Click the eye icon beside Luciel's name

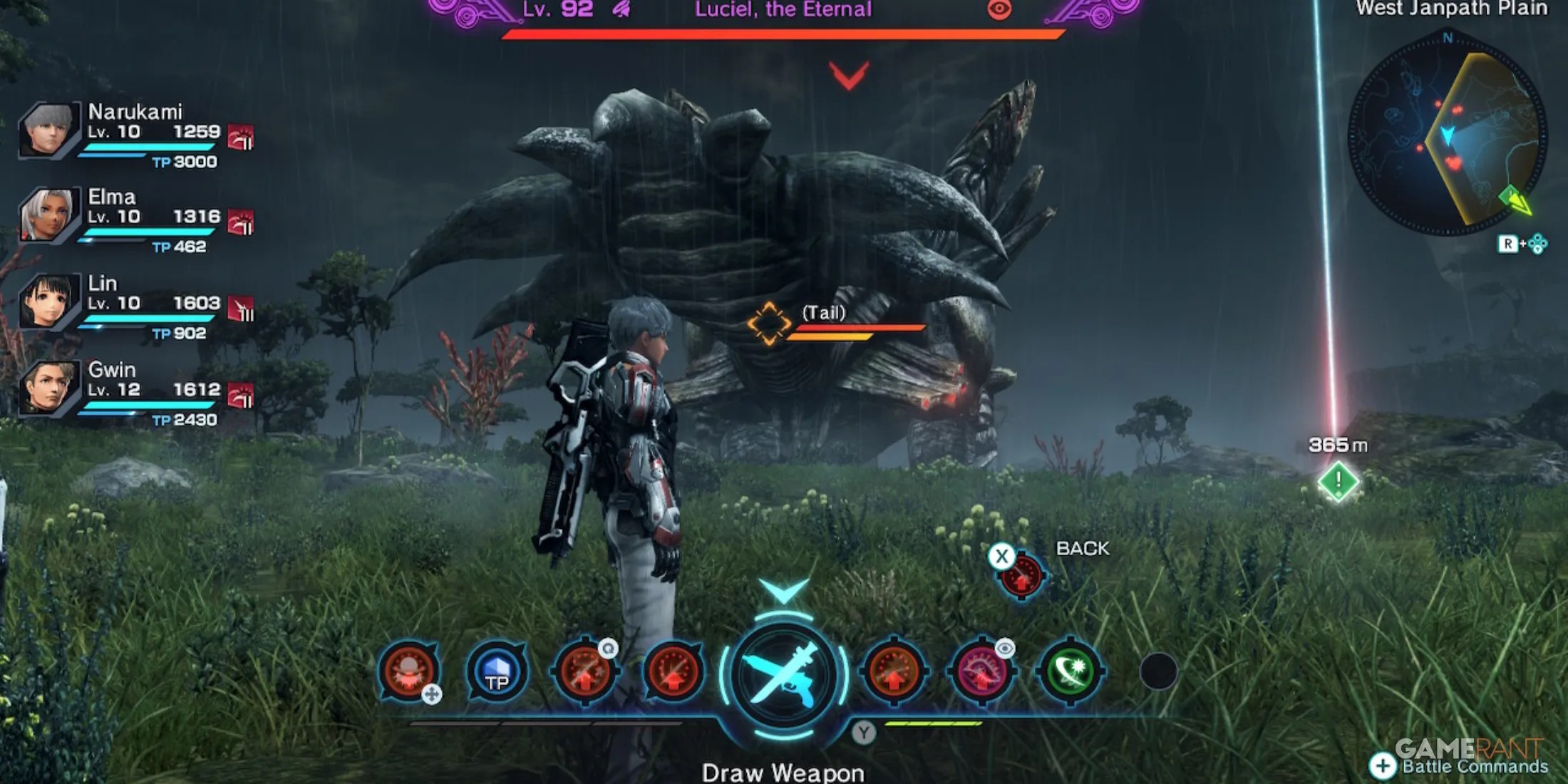(x=999, y=10)
